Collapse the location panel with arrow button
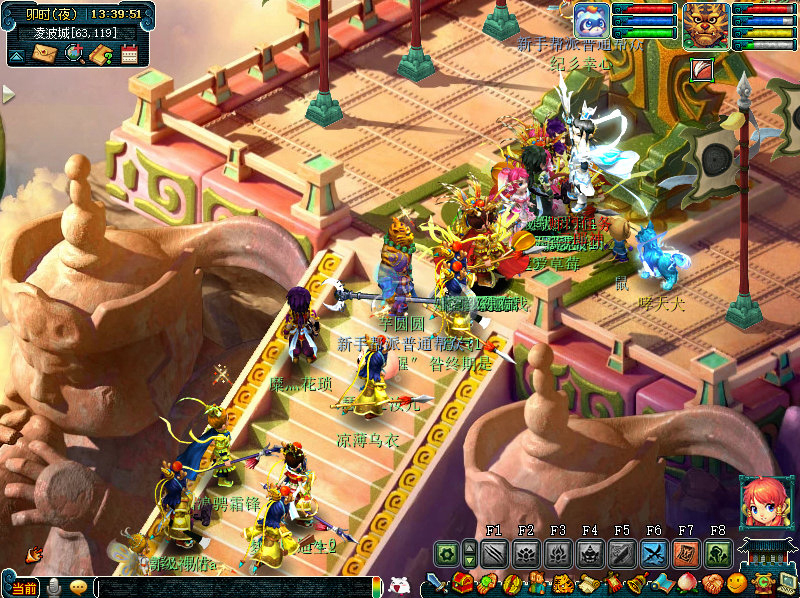800x598 pixels. point(15,57)
